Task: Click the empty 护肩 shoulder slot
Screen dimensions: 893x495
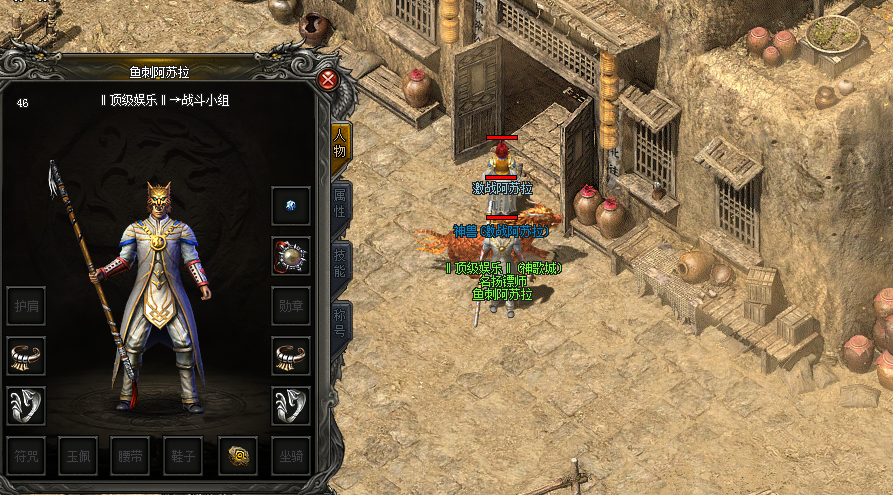Action: click(x=26, y=306)
